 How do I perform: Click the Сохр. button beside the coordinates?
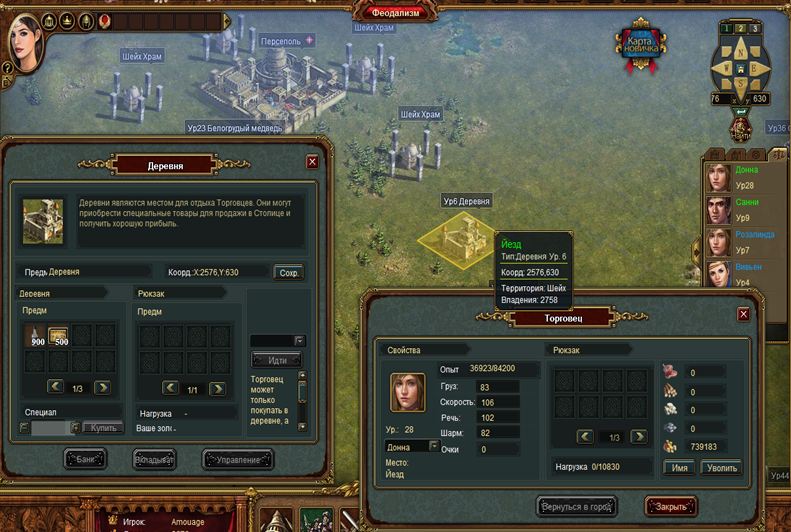coord(288,272)
